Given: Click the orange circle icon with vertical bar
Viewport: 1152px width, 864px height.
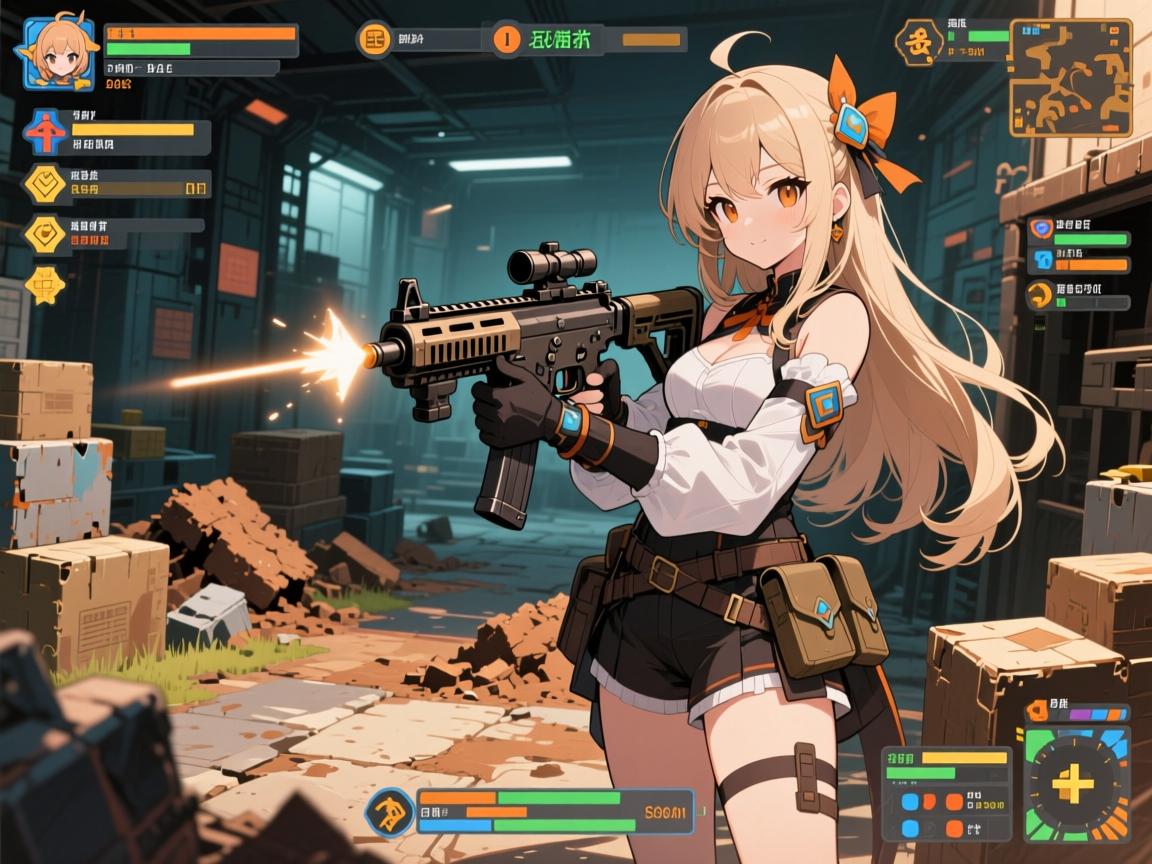Looking at the screenshot, I should pyautogui.click(x=508, y=40).
